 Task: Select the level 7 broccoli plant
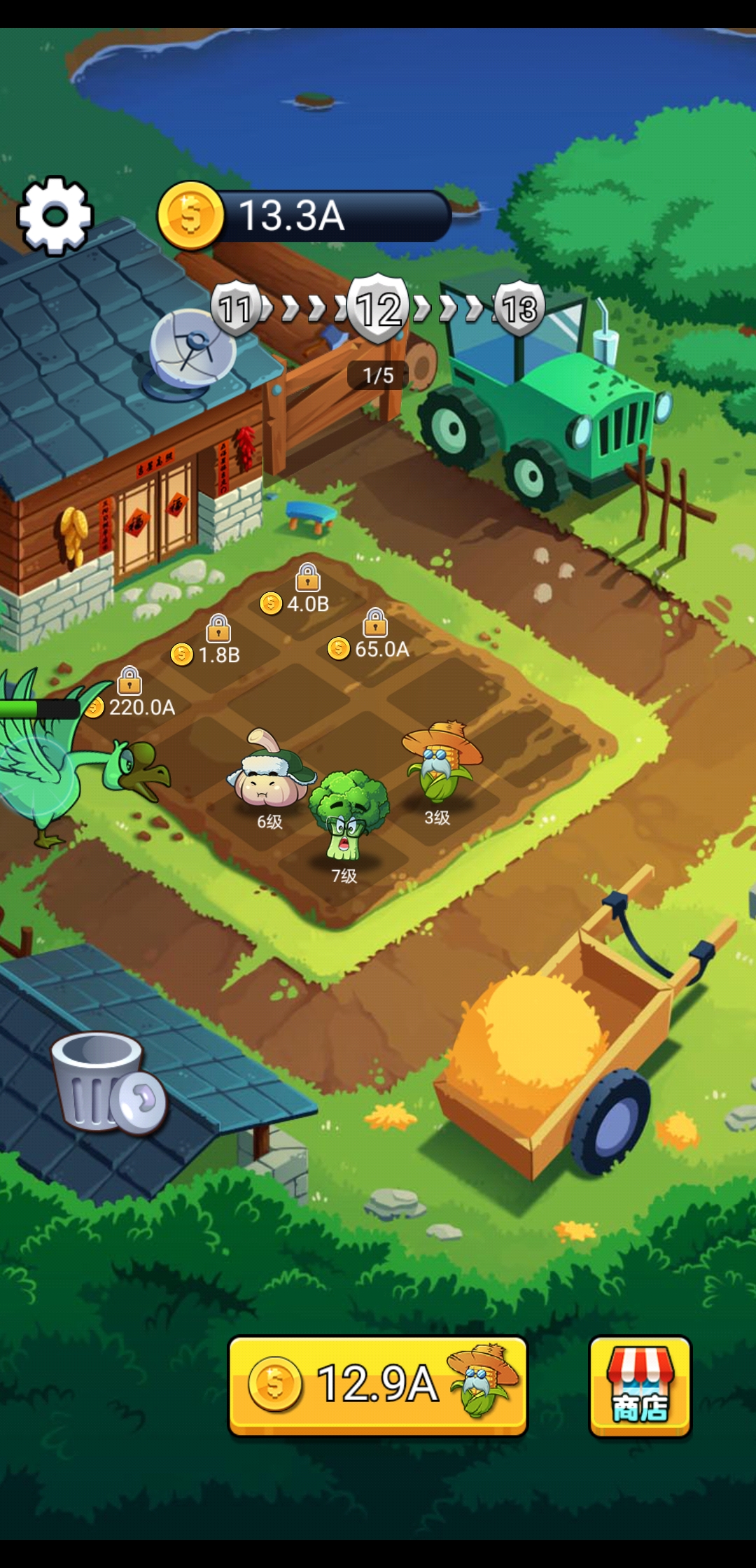(348, 814)
